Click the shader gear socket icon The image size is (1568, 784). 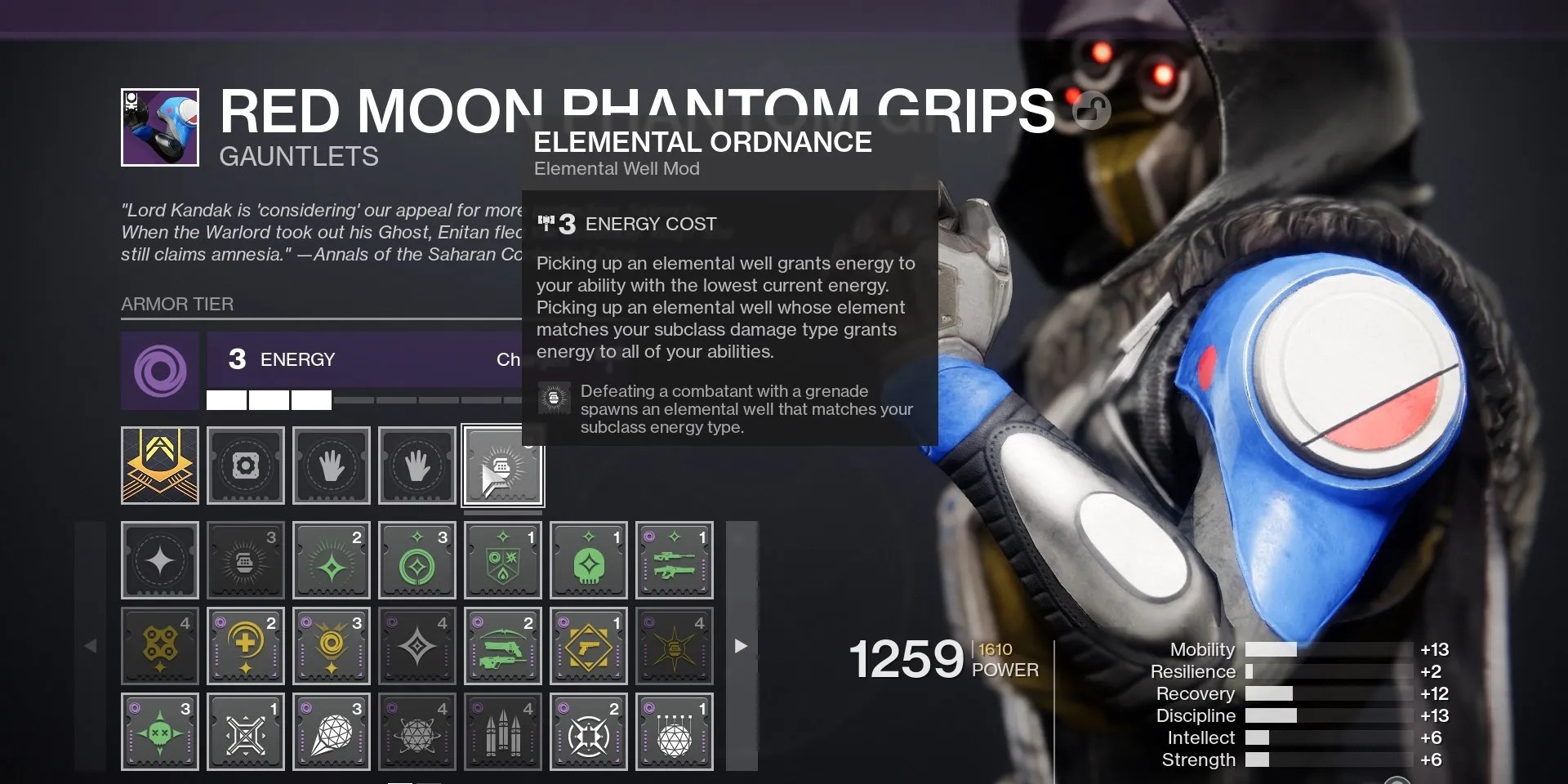coord(246,465)
